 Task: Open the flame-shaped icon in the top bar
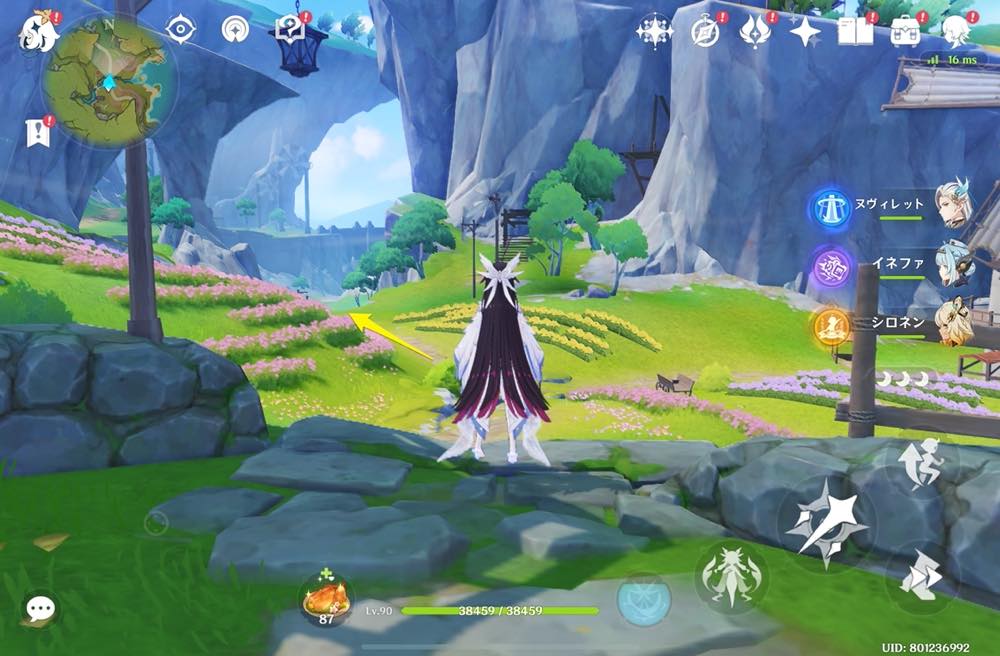point(755,31)
